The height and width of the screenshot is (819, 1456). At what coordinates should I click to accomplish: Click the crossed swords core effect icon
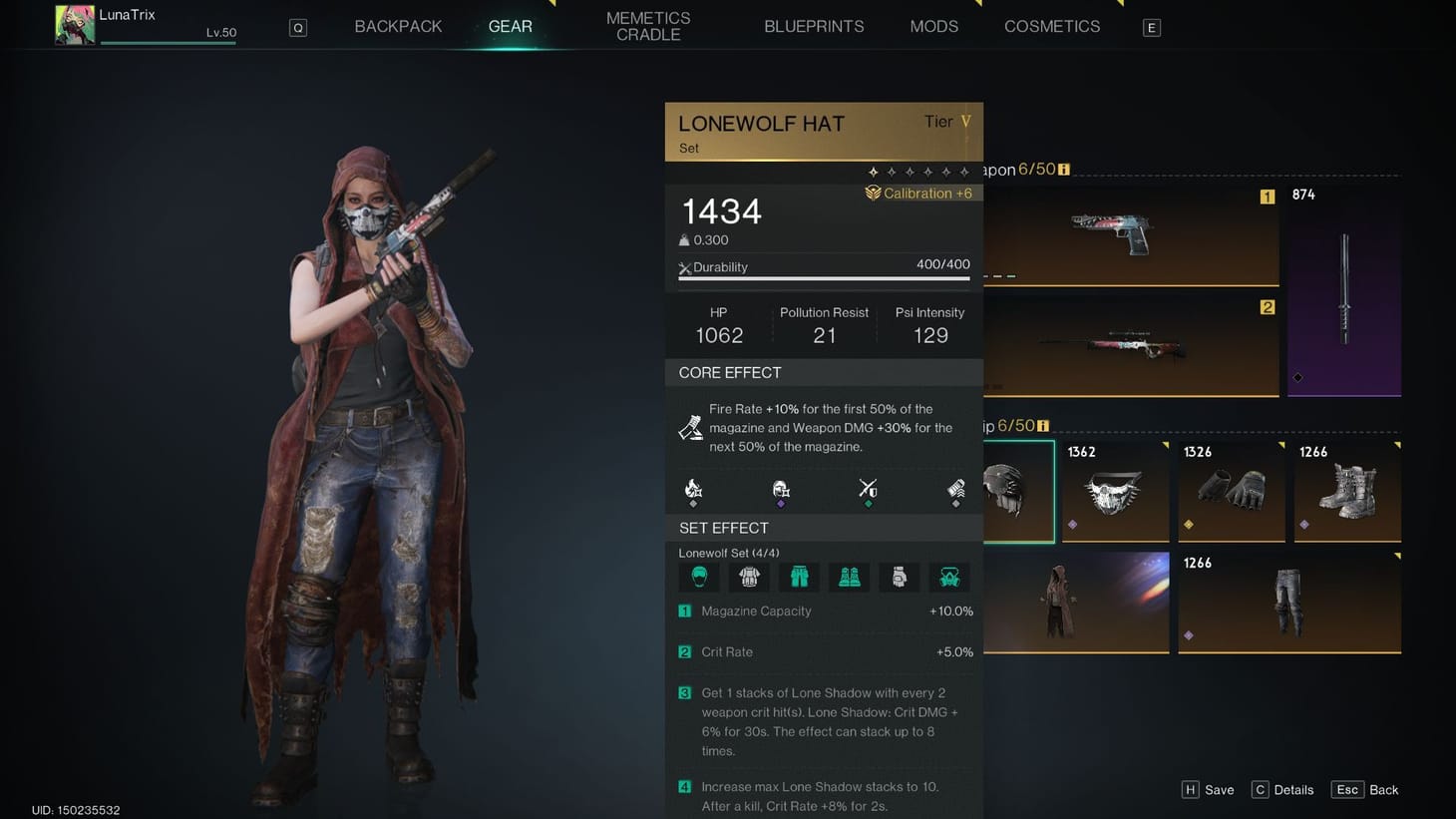click(x=868, y=489)
